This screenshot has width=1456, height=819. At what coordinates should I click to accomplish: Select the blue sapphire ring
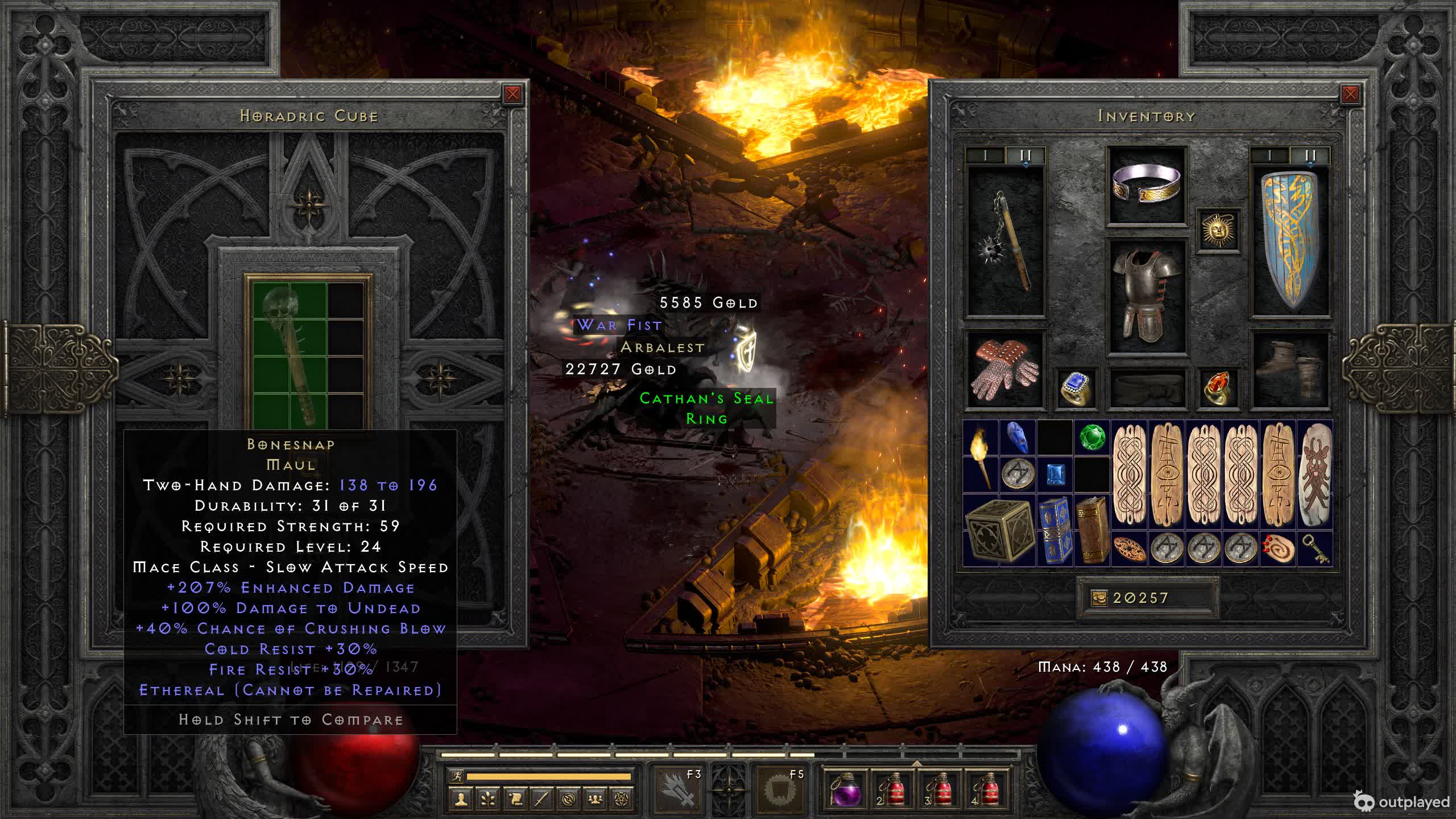click(1076, 388)
